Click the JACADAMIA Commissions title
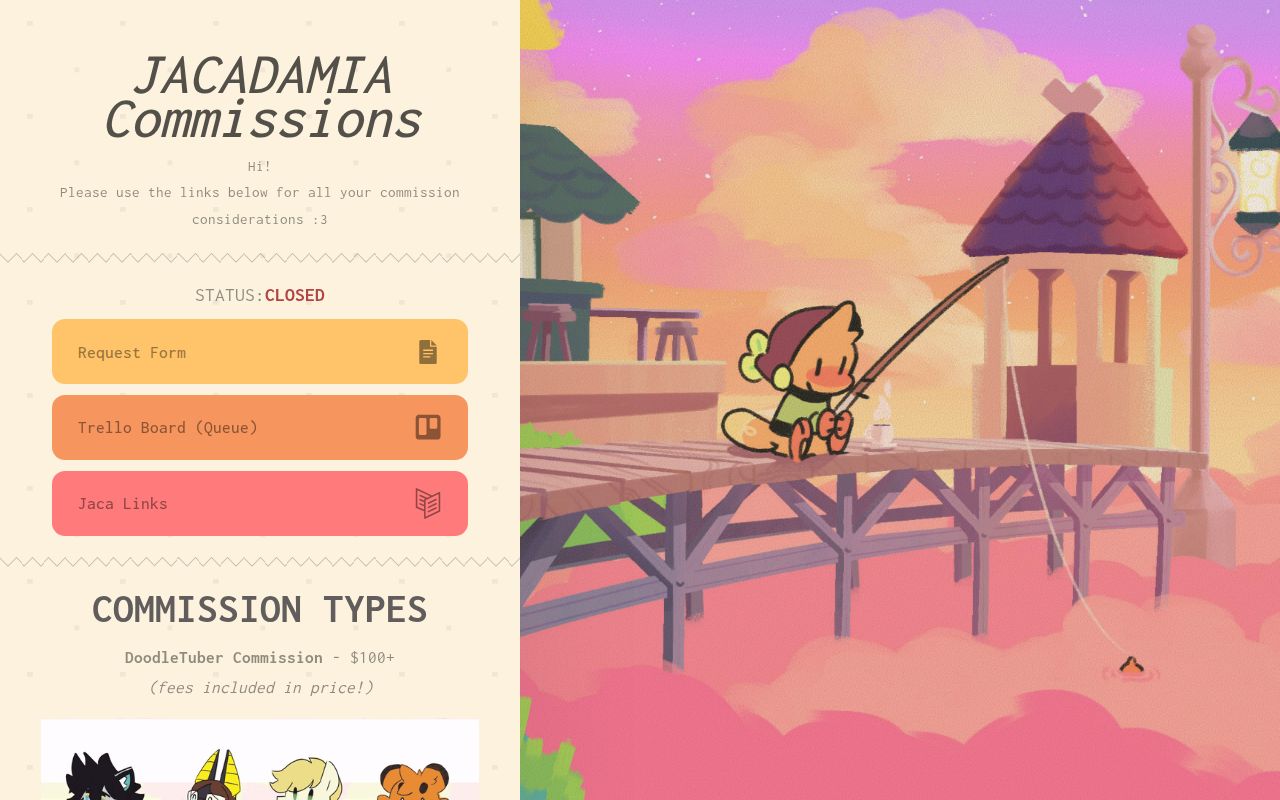The width and height of the screenshot is (1280, 800). pos(262,97)
